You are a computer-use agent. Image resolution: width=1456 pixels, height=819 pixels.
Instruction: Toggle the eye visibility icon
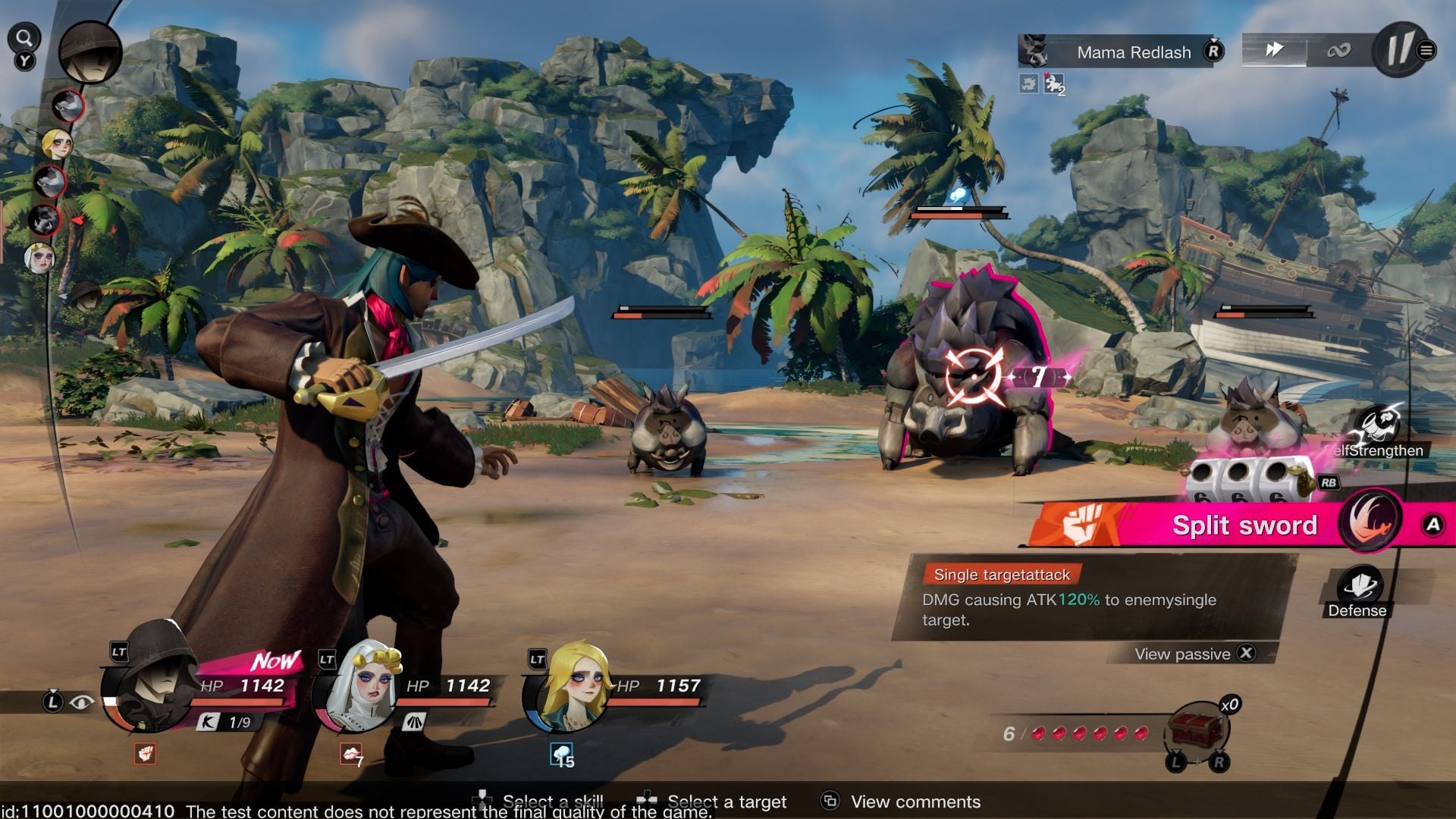81,702
